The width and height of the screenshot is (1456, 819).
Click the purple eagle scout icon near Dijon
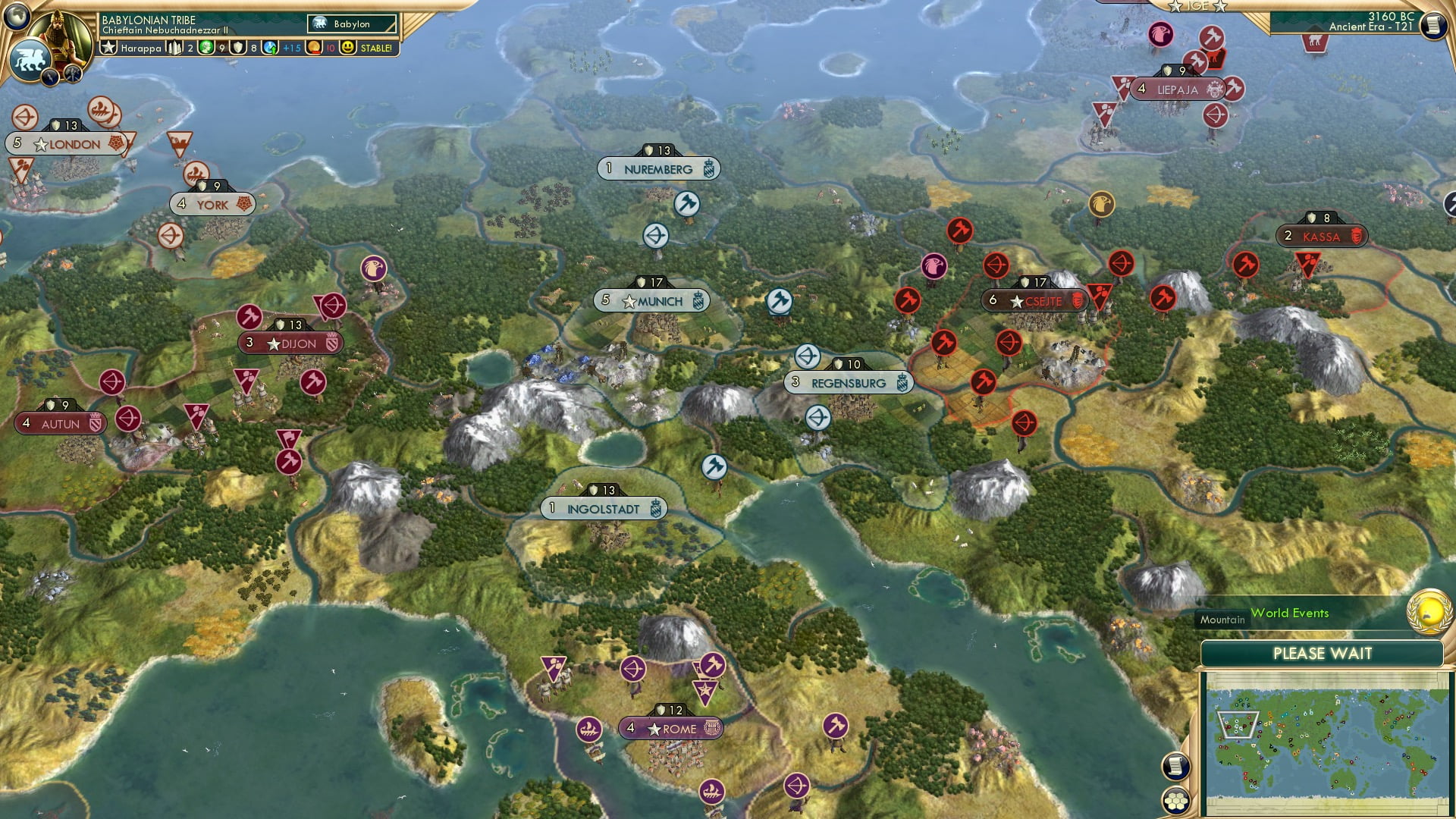click(375, 268)
